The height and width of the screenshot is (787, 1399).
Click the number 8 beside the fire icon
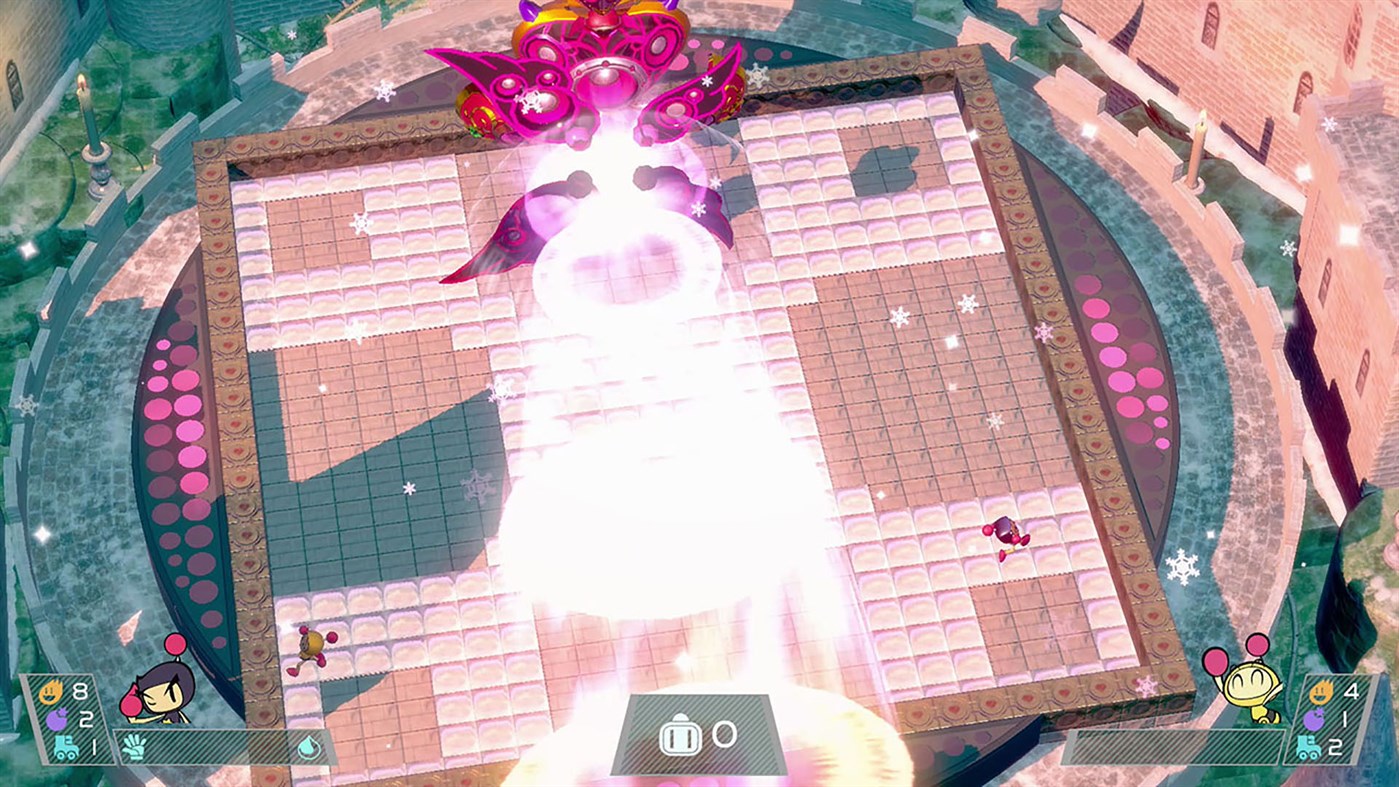click(81, 691)
